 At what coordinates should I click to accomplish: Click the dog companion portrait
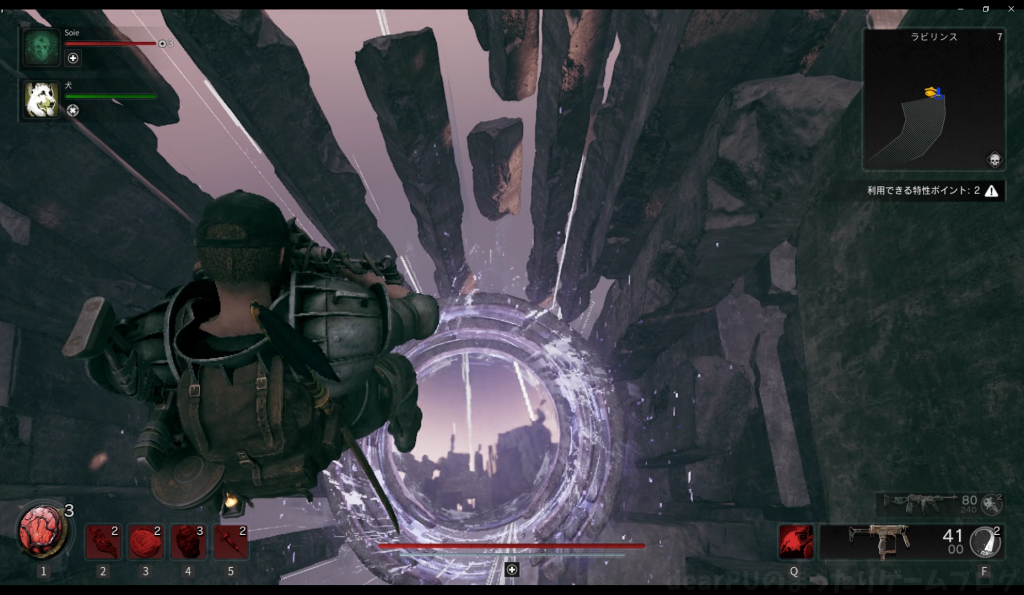pyautogui.click(x=42, y=99)
